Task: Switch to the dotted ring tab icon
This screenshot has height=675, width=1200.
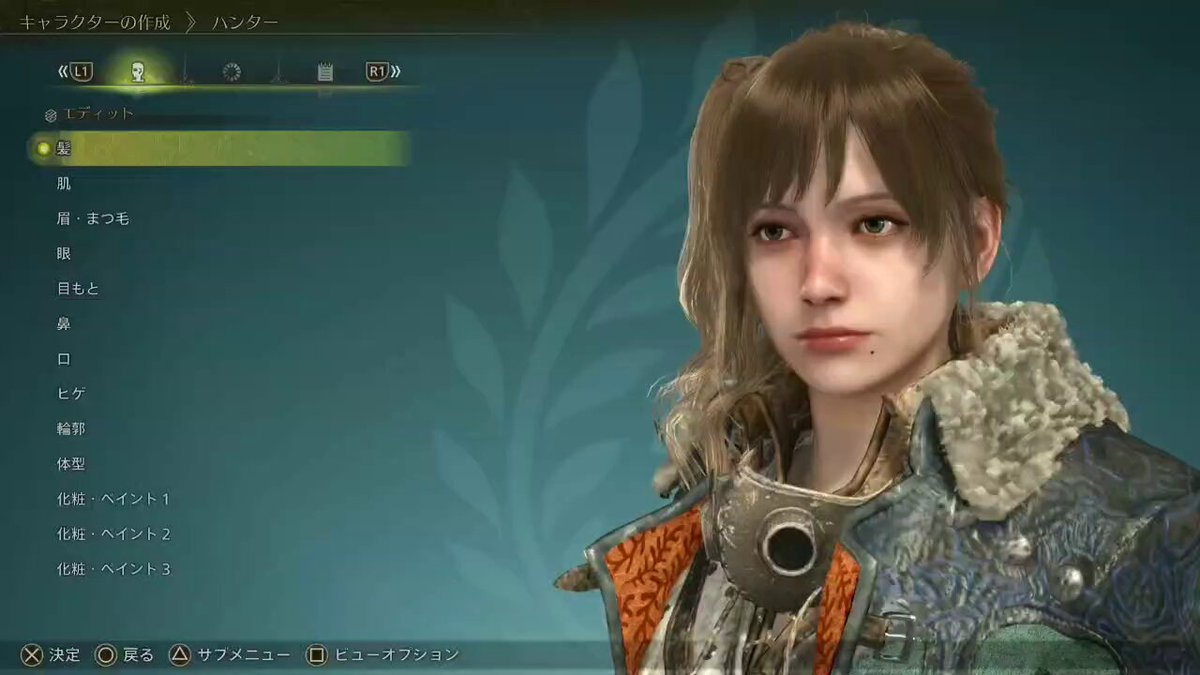Action: (x=231, y=71)
